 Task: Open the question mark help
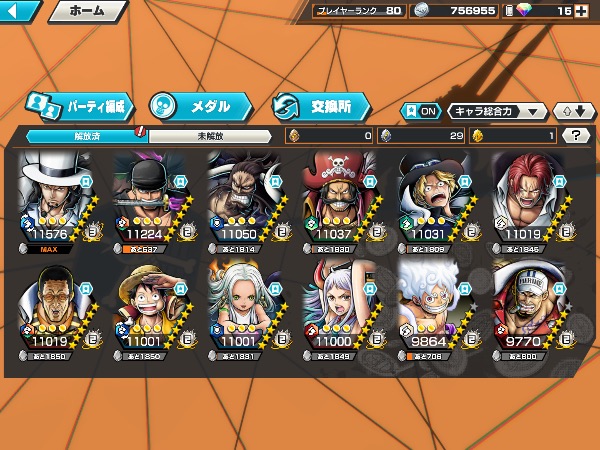coord(576,135)
